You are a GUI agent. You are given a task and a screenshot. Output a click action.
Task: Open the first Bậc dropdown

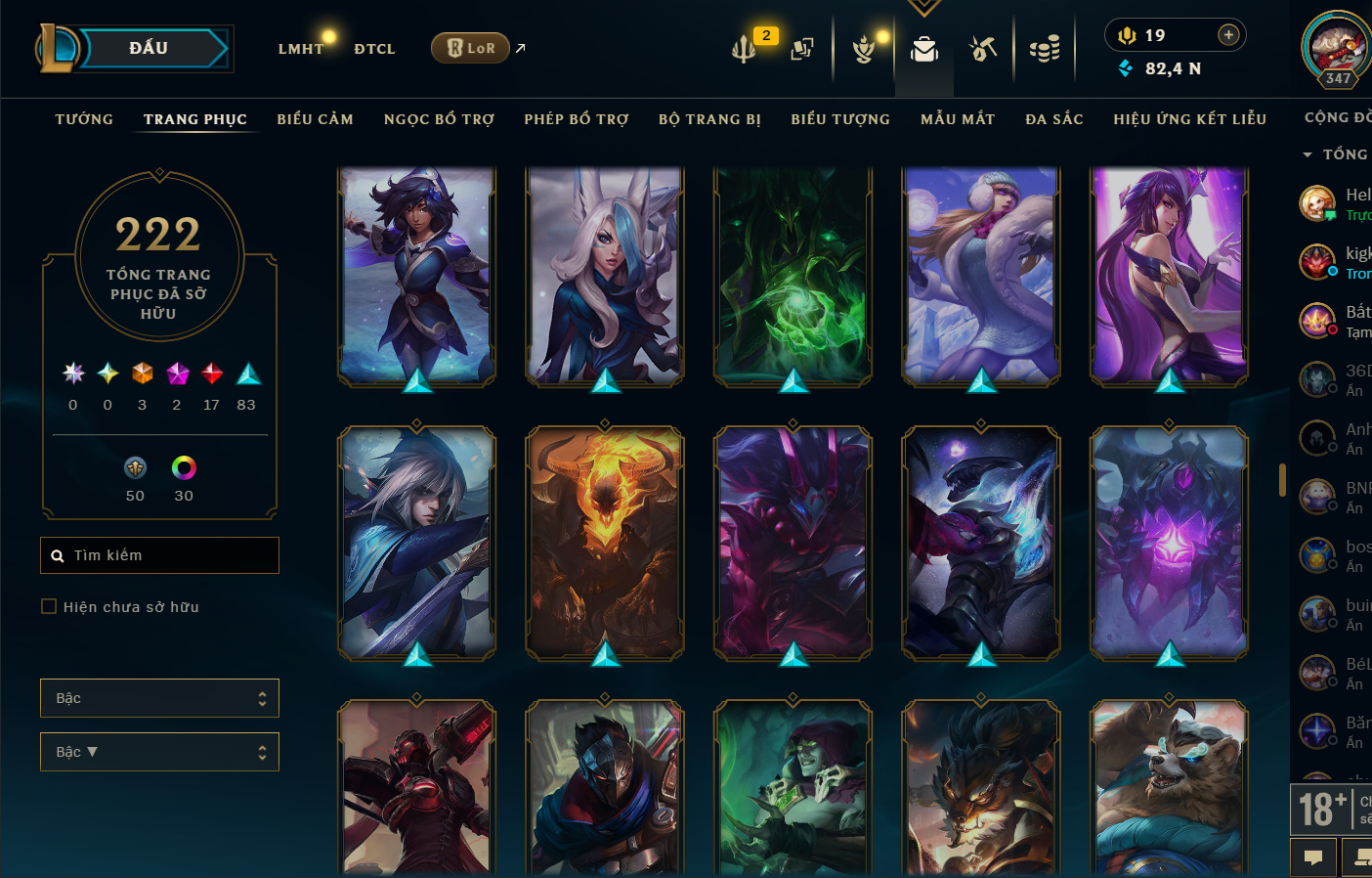click(159, 698)
